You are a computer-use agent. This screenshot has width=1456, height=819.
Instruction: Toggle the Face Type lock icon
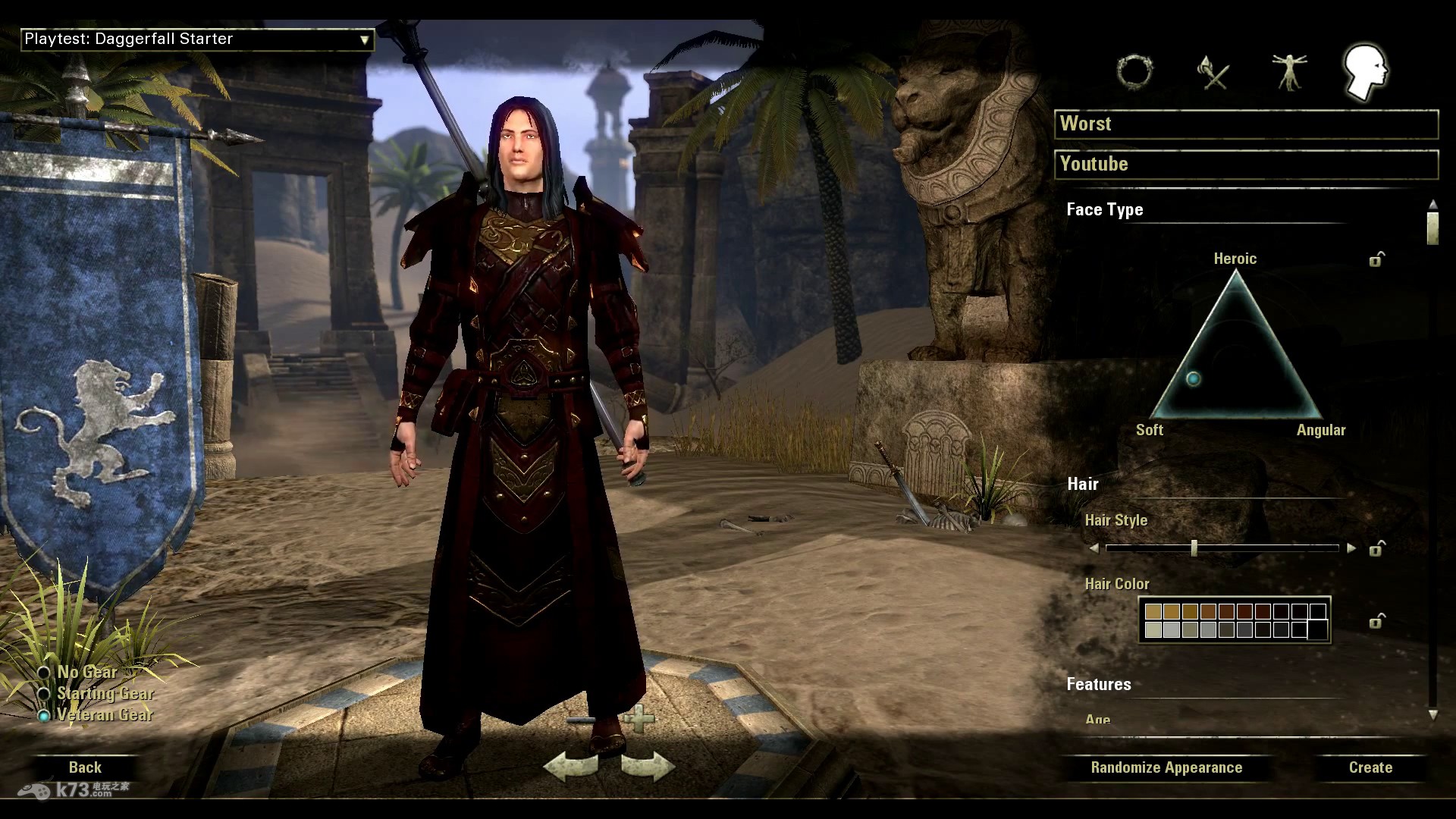pos(1376,260)
